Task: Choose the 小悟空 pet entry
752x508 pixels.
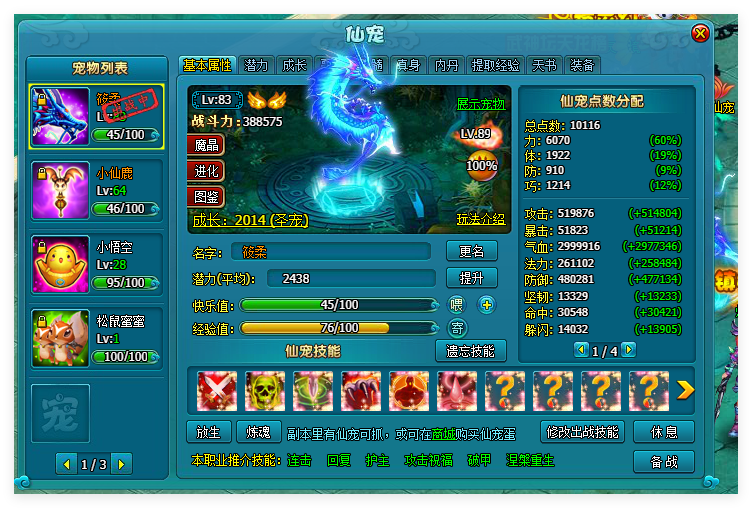Action: tap(96, 263)
